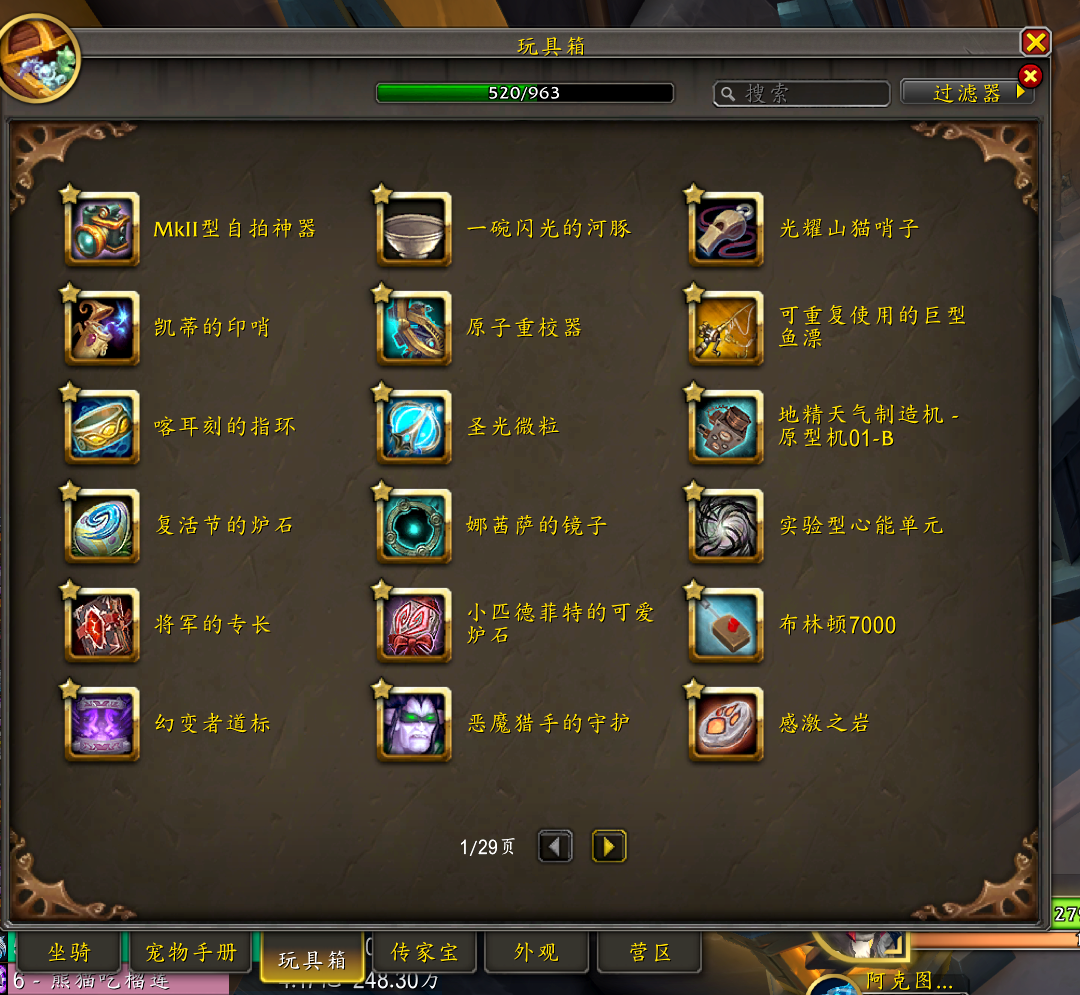1080x995 pixels.
Task: Switch to the 坐骑 tab
Action: [x=69, y=952]
